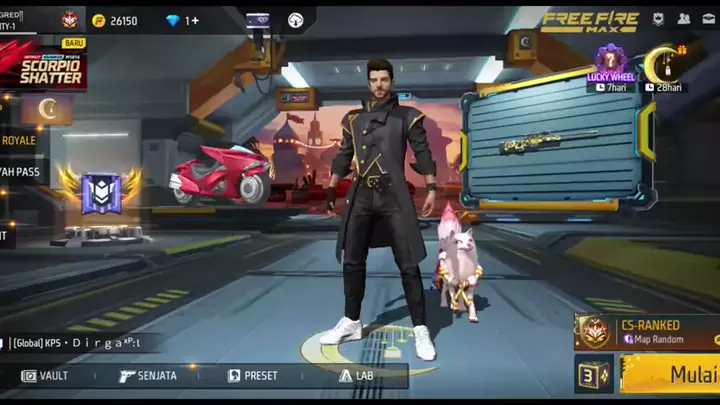
Task: Open the Senjata weapons menu
Action: click(148, 376)
